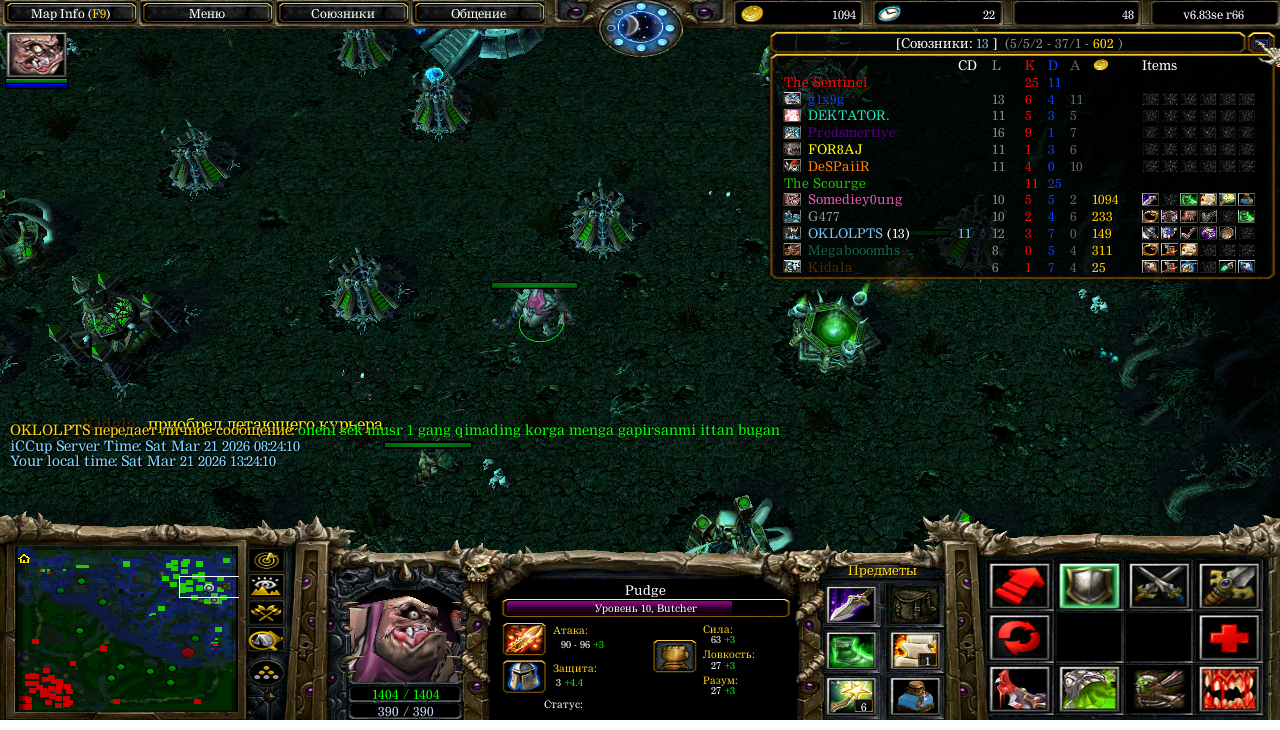Select the Pudge hero icon at top-left

37,54
